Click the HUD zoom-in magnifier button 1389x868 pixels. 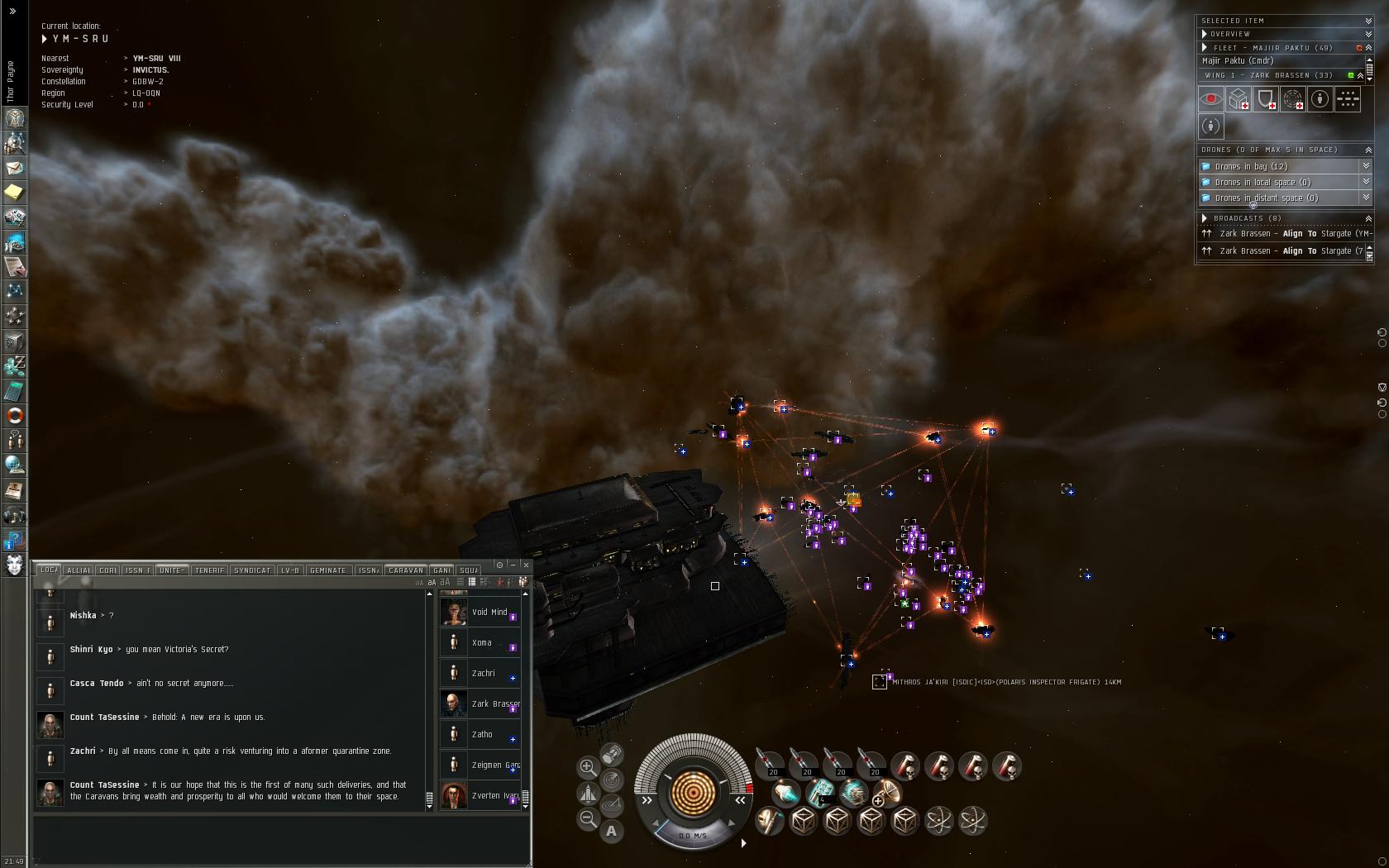(x=587, y=767)
